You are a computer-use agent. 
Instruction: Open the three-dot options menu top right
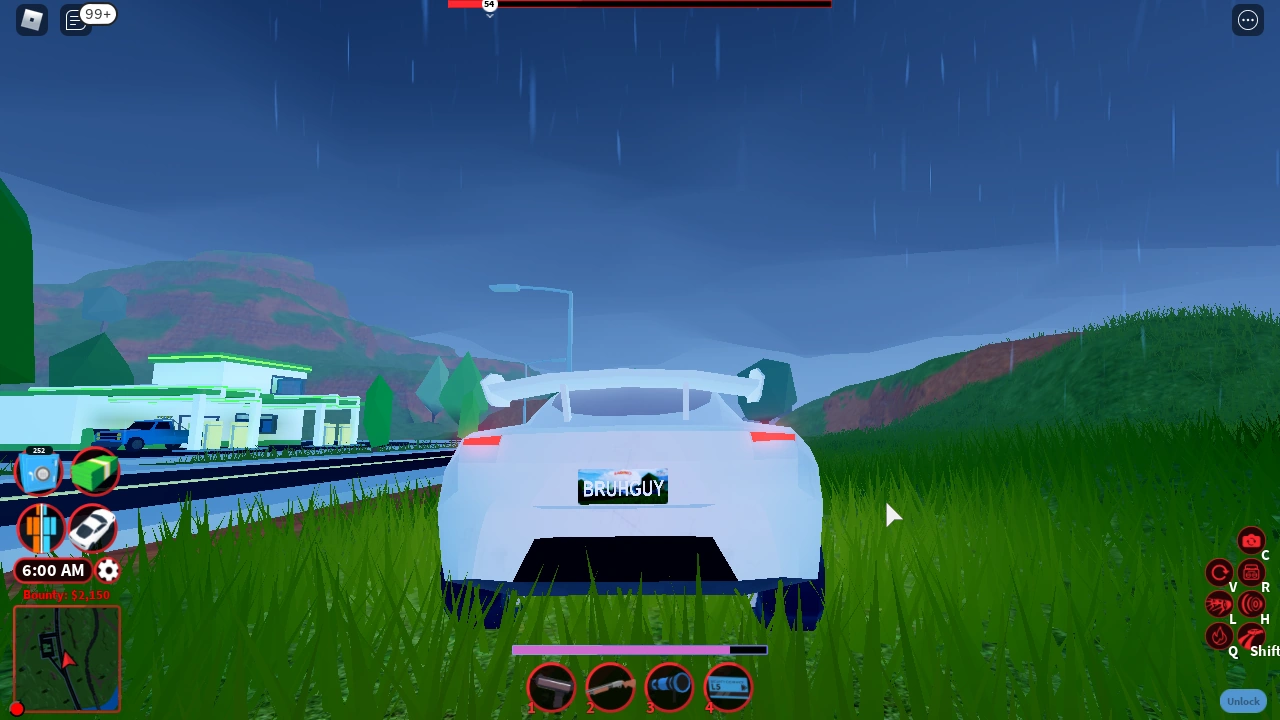[1247, 19]
